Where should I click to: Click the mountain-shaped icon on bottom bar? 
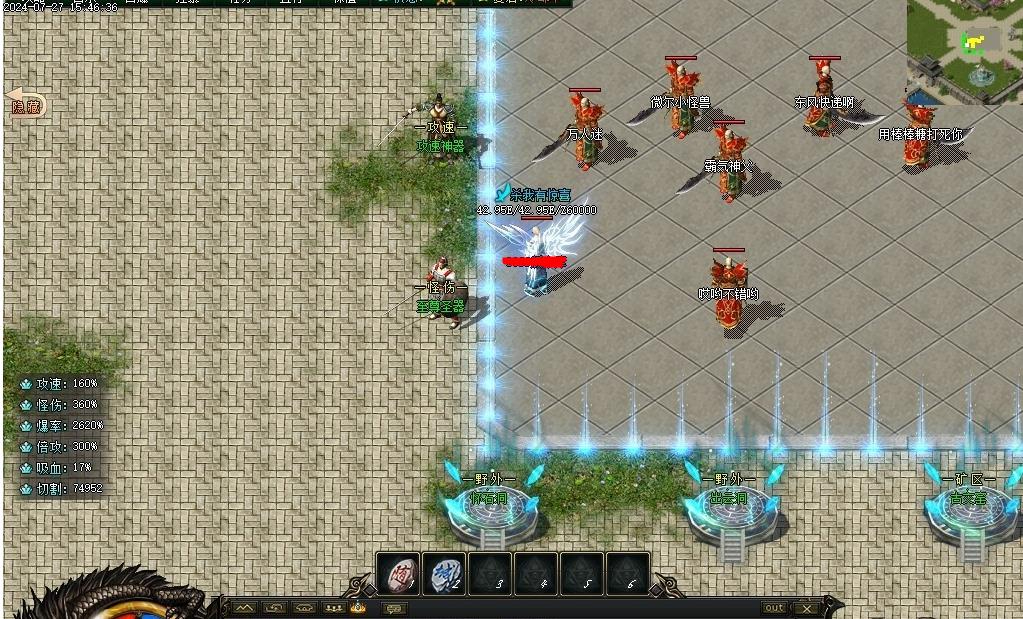click(x=245, y=608)
